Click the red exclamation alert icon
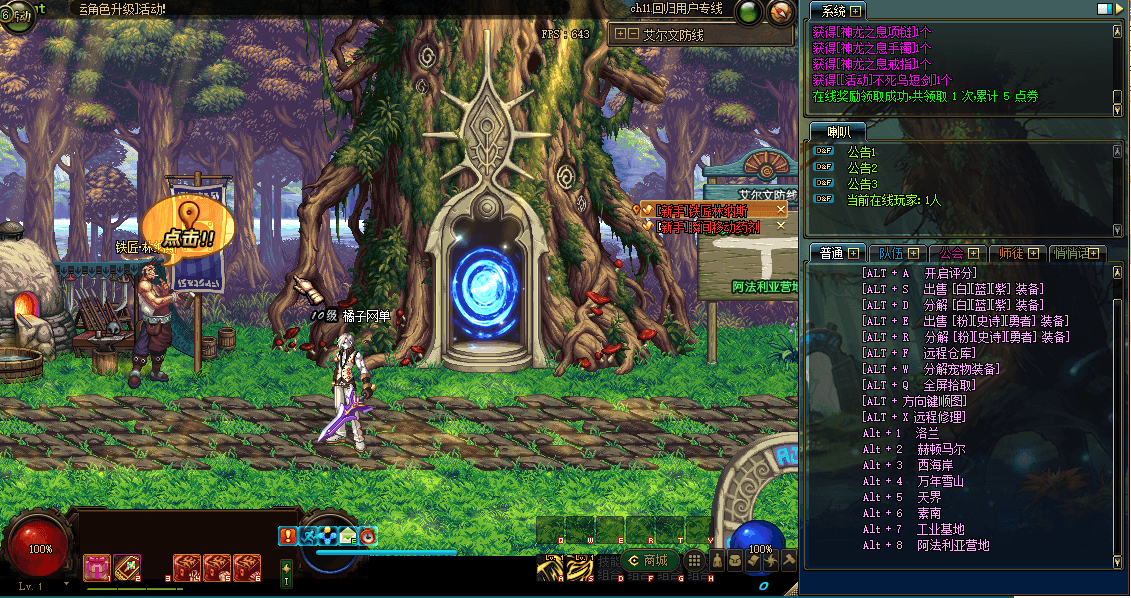The image size is (1131, 598). click(x=288, y=536)
